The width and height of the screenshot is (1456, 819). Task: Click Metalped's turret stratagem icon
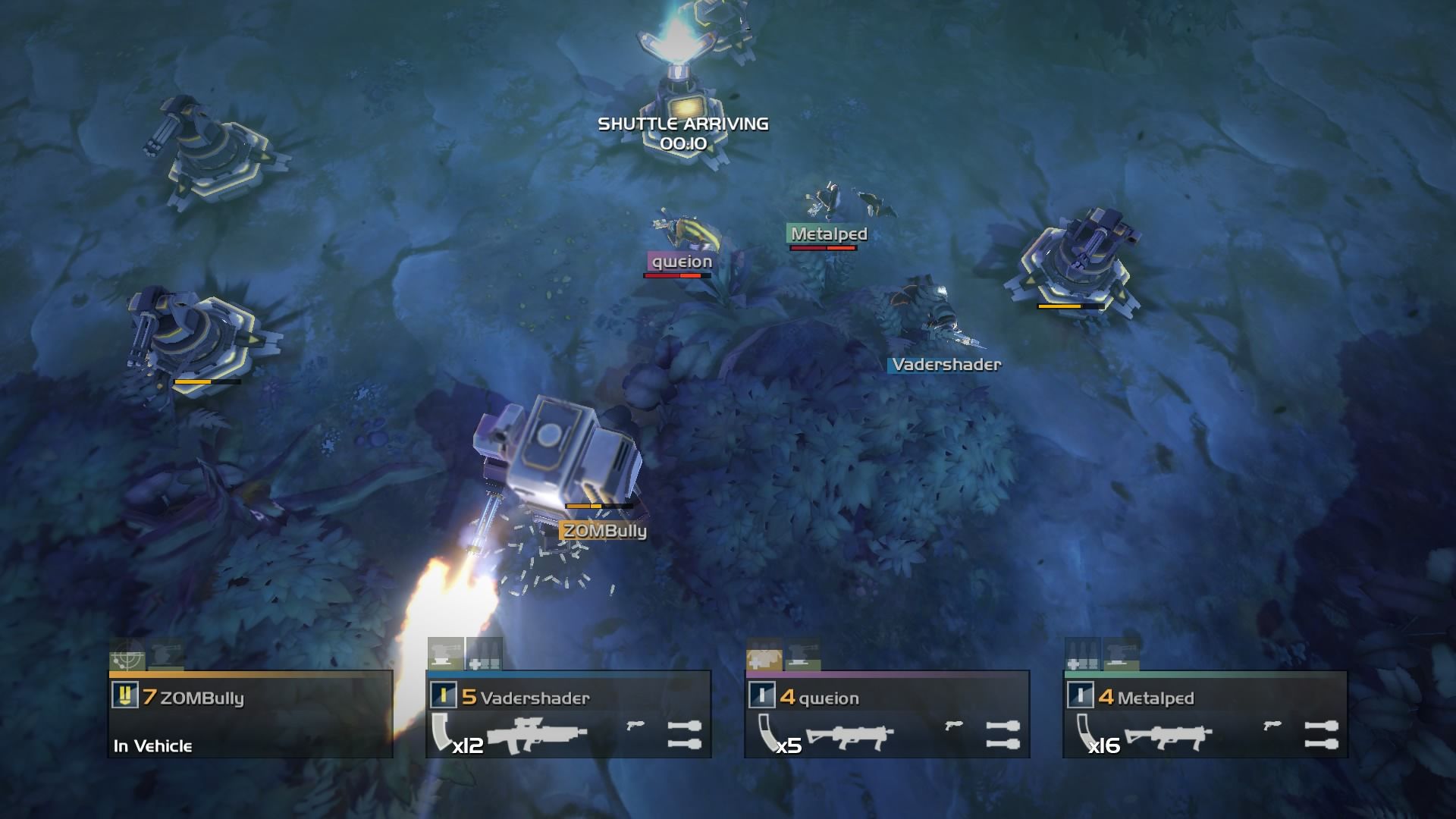pyautogui.click(x=1120, y=654)
